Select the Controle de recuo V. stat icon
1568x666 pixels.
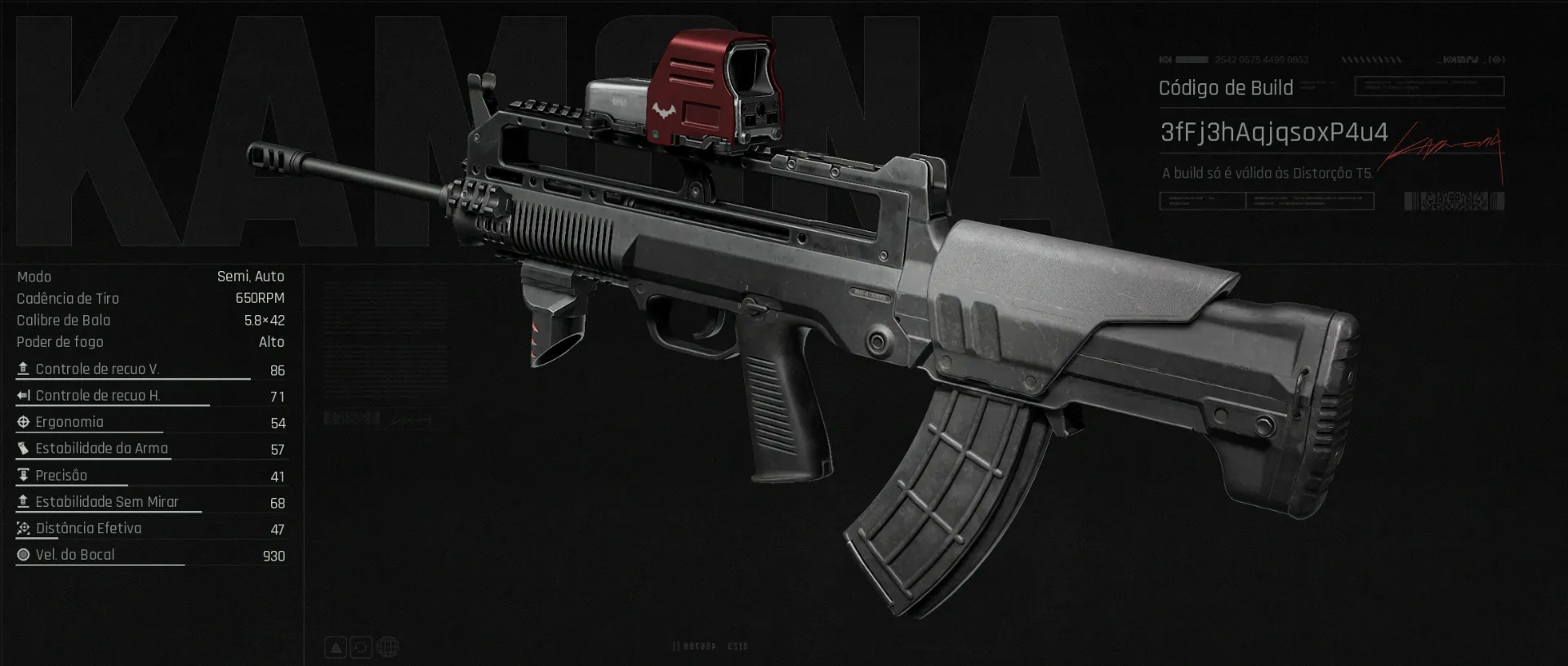point(22,369)
